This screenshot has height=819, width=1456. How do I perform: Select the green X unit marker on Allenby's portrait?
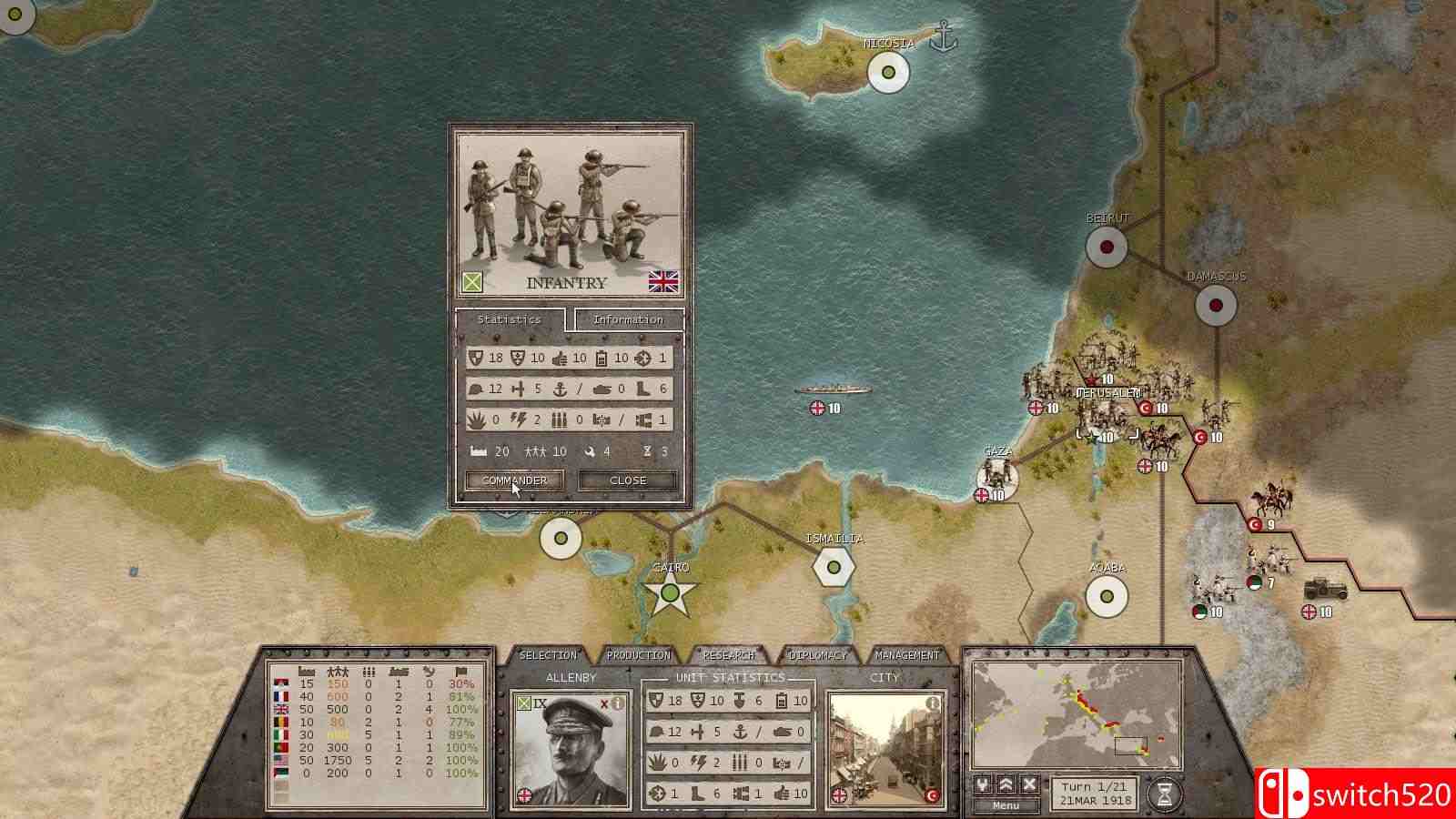tap(523, 703)
